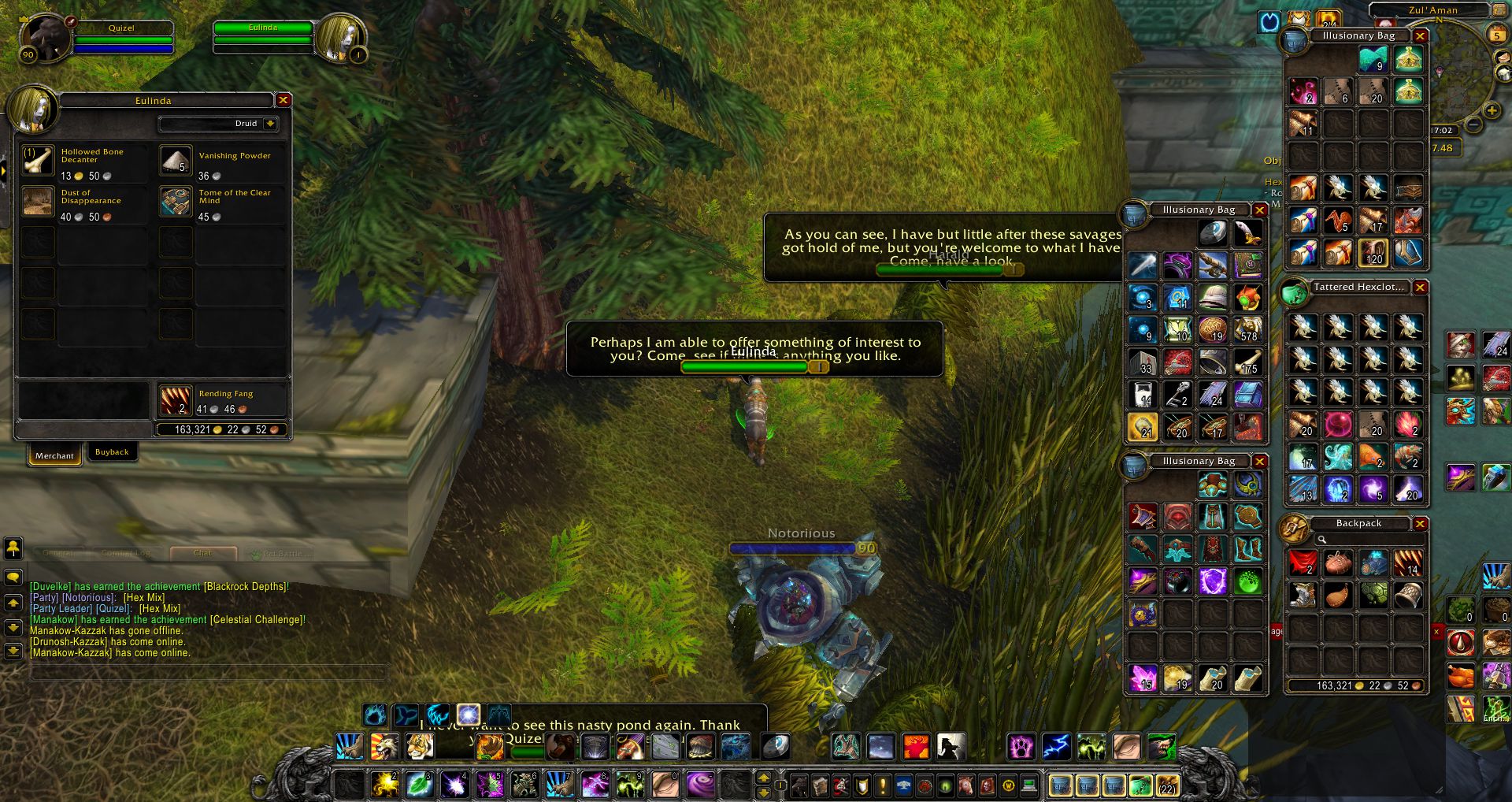The image size is (1512, 802).
Task: Zoom in on the minimap
Action: (x=1492, y=111)
